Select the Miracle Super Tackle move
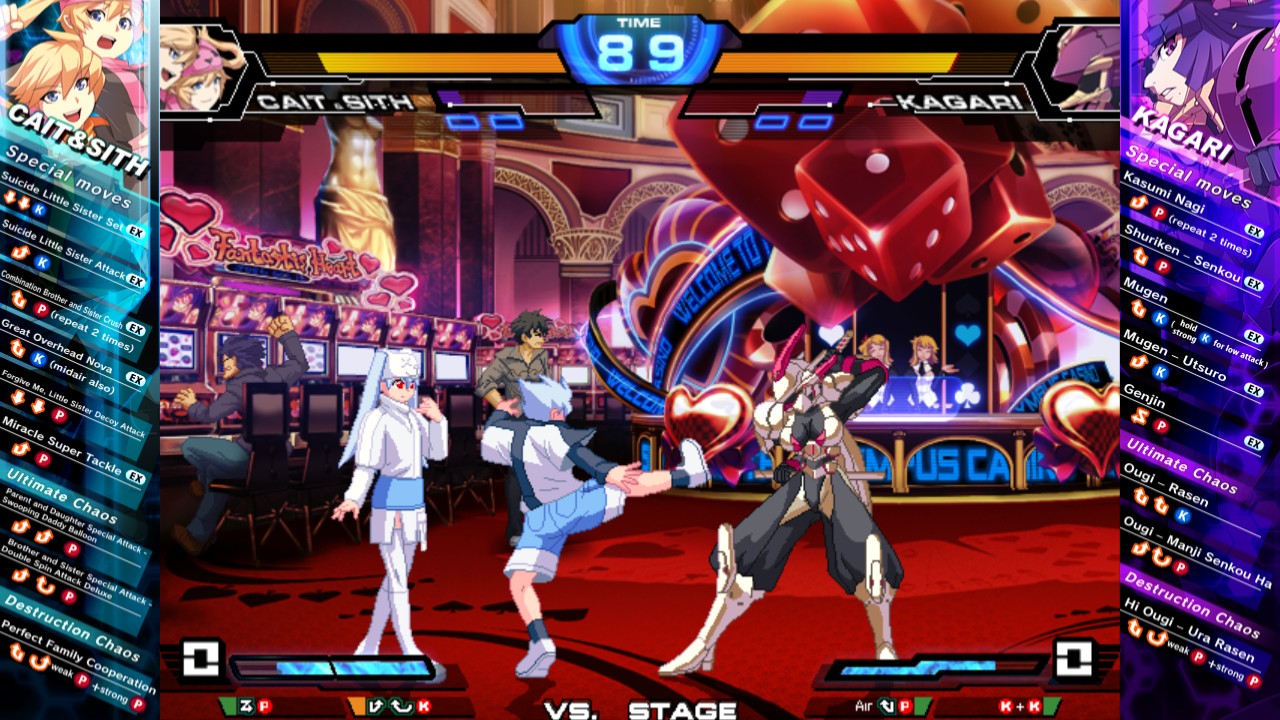The image size is (1280, 720). tap(60, 442)
